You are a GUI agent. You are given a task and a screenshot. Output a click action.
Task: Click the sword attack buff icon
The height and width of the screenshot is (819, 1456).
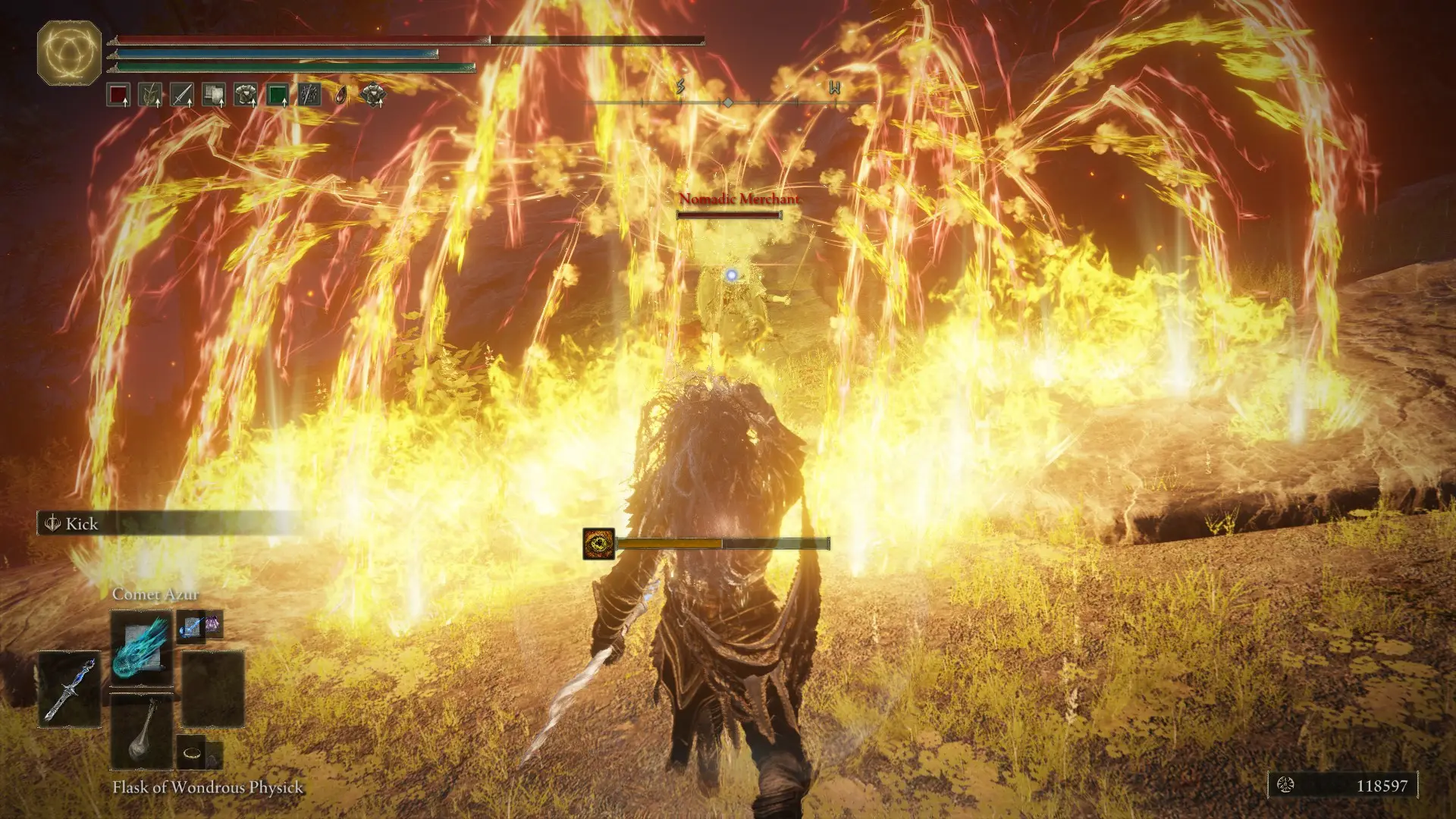point(182,96)
